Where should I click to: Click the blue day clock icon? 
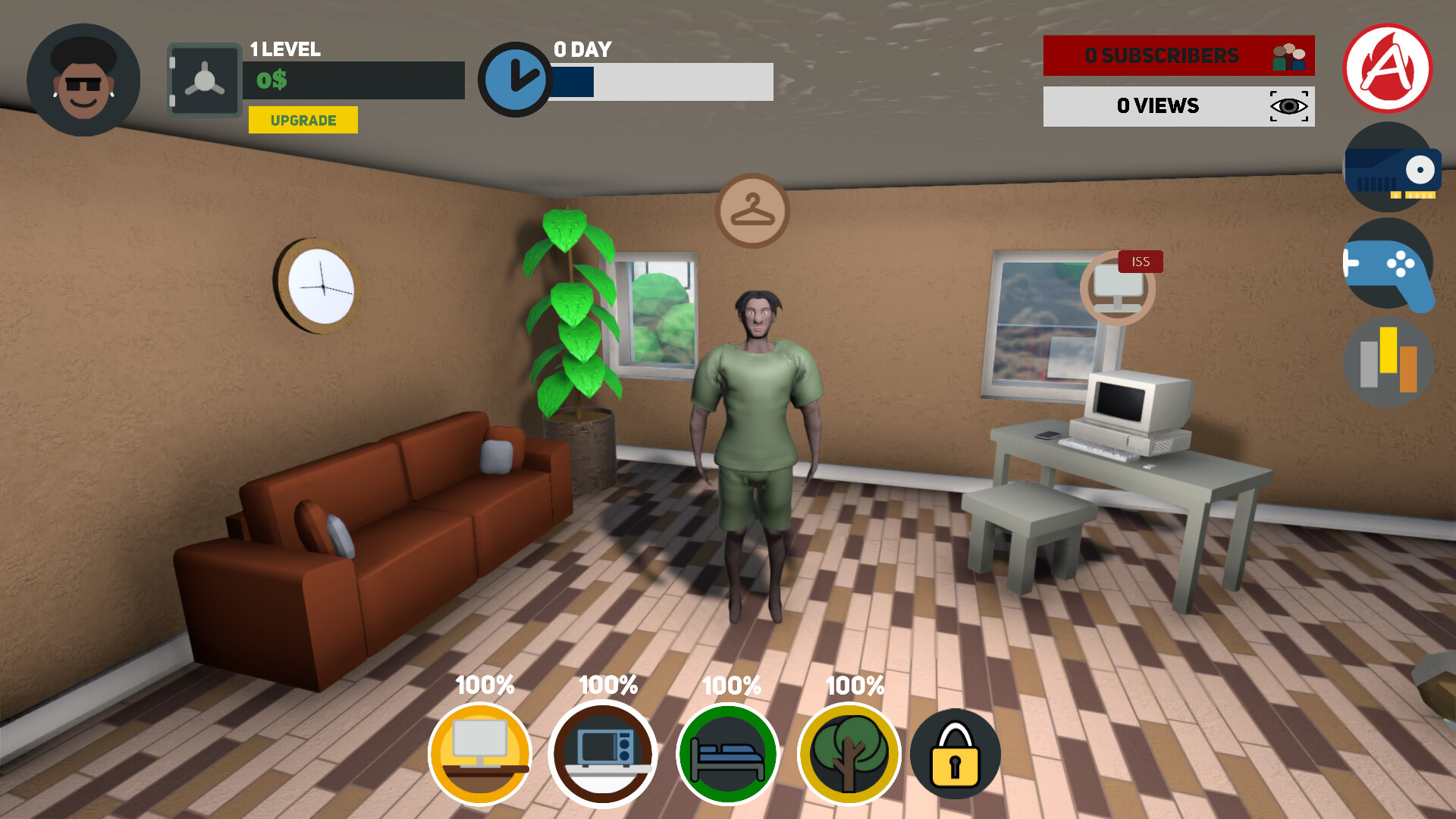515,80
